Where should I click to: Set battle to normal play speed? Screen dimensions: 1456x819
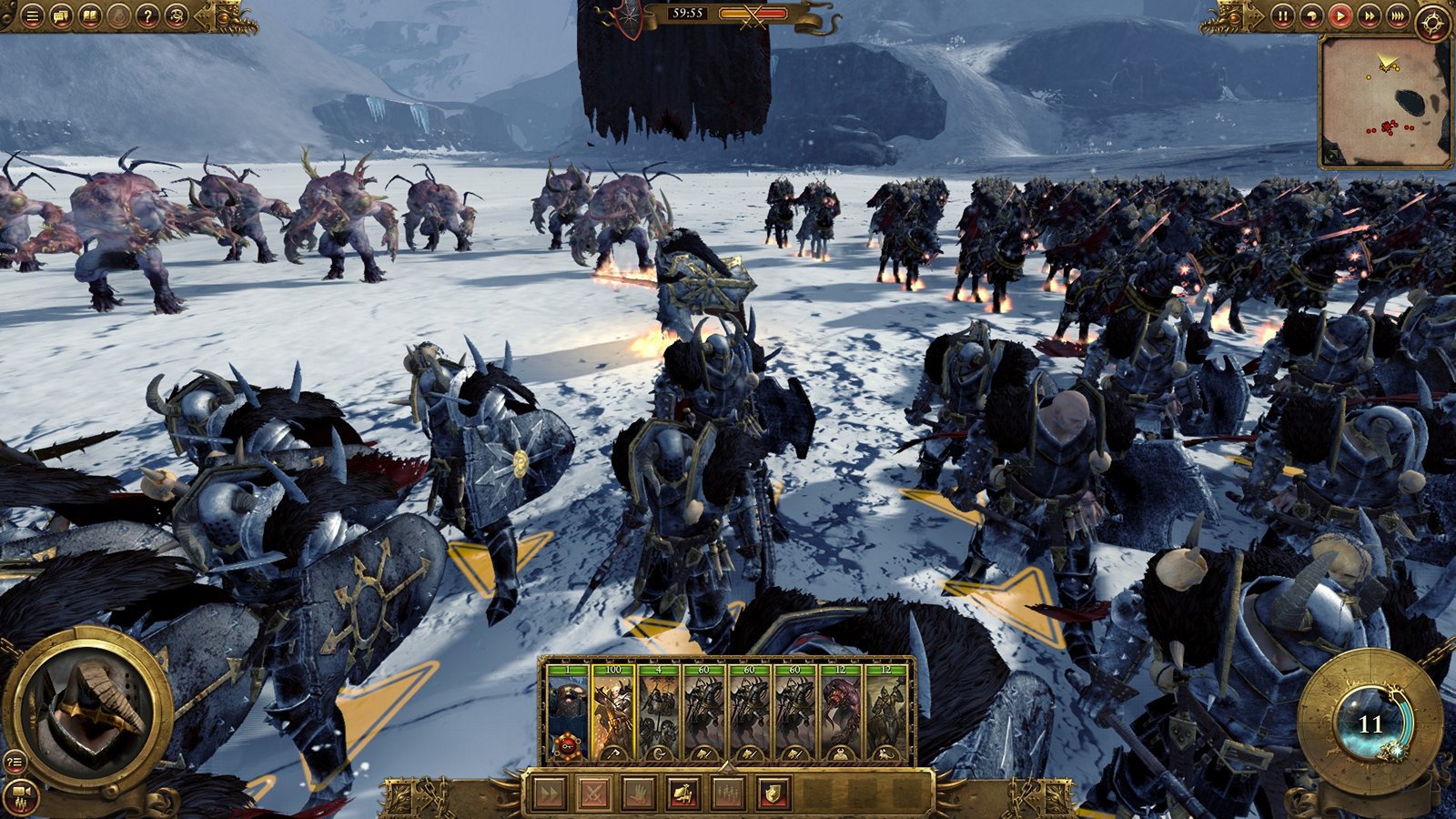[x=1340, y=15]
